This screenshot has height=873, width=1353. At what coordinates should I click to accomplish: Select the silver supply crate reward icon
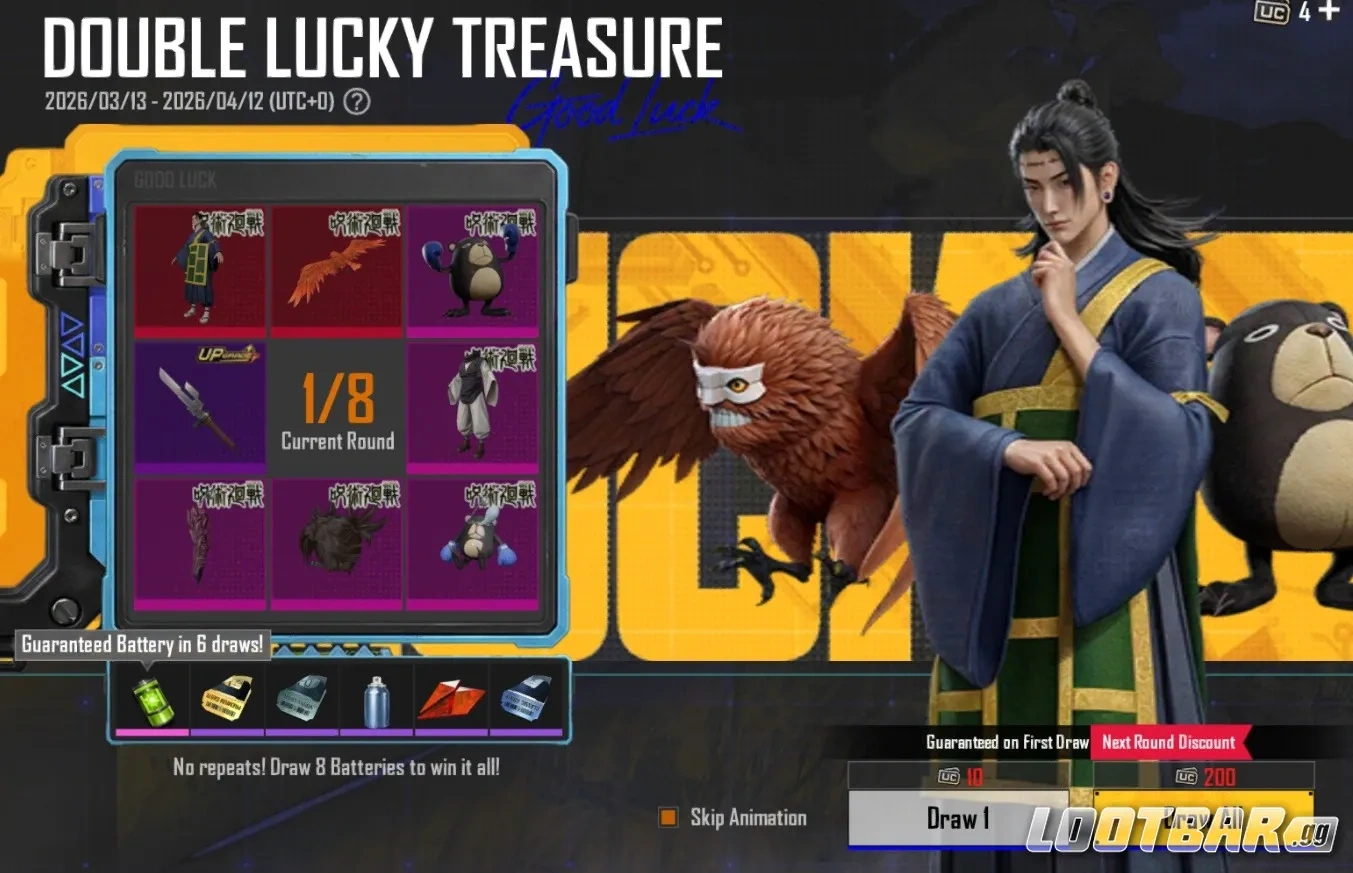pos(303,700)
